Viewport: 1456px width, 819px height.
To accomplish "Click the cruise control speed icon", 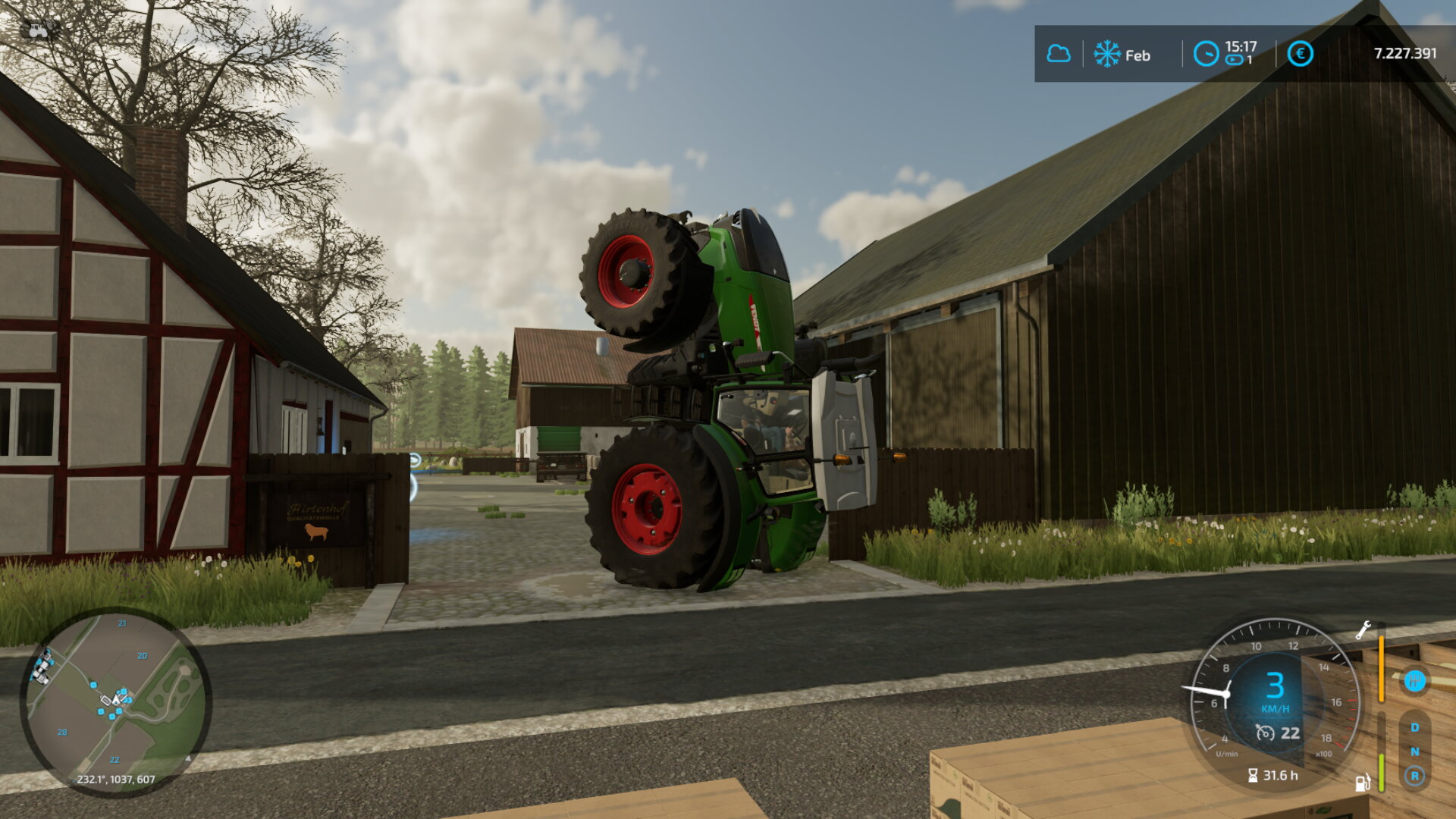I will (1265, 733).
